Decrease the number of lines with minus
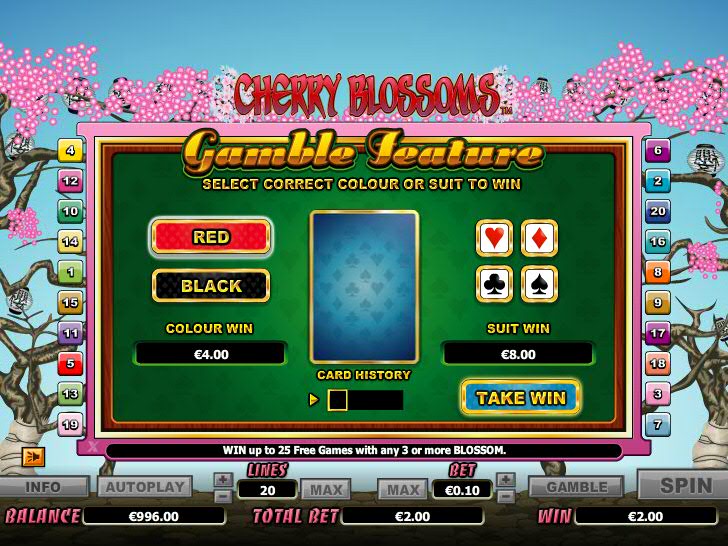The width and height of the screenshot is (728, 546). pyautogui.click(x=223, y=496)
